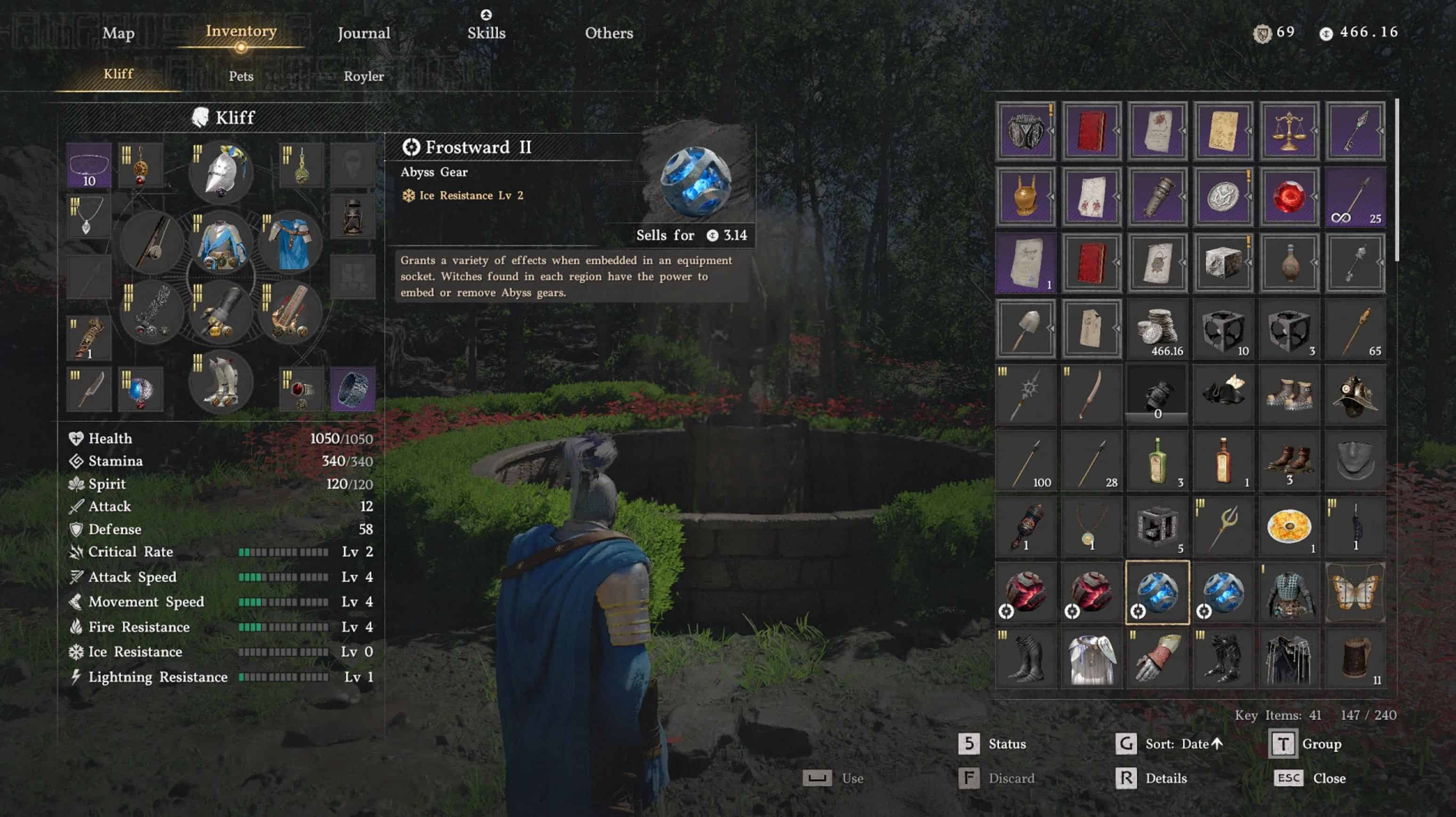
Task: Open the Journal tab
Action: pos(364,33)
